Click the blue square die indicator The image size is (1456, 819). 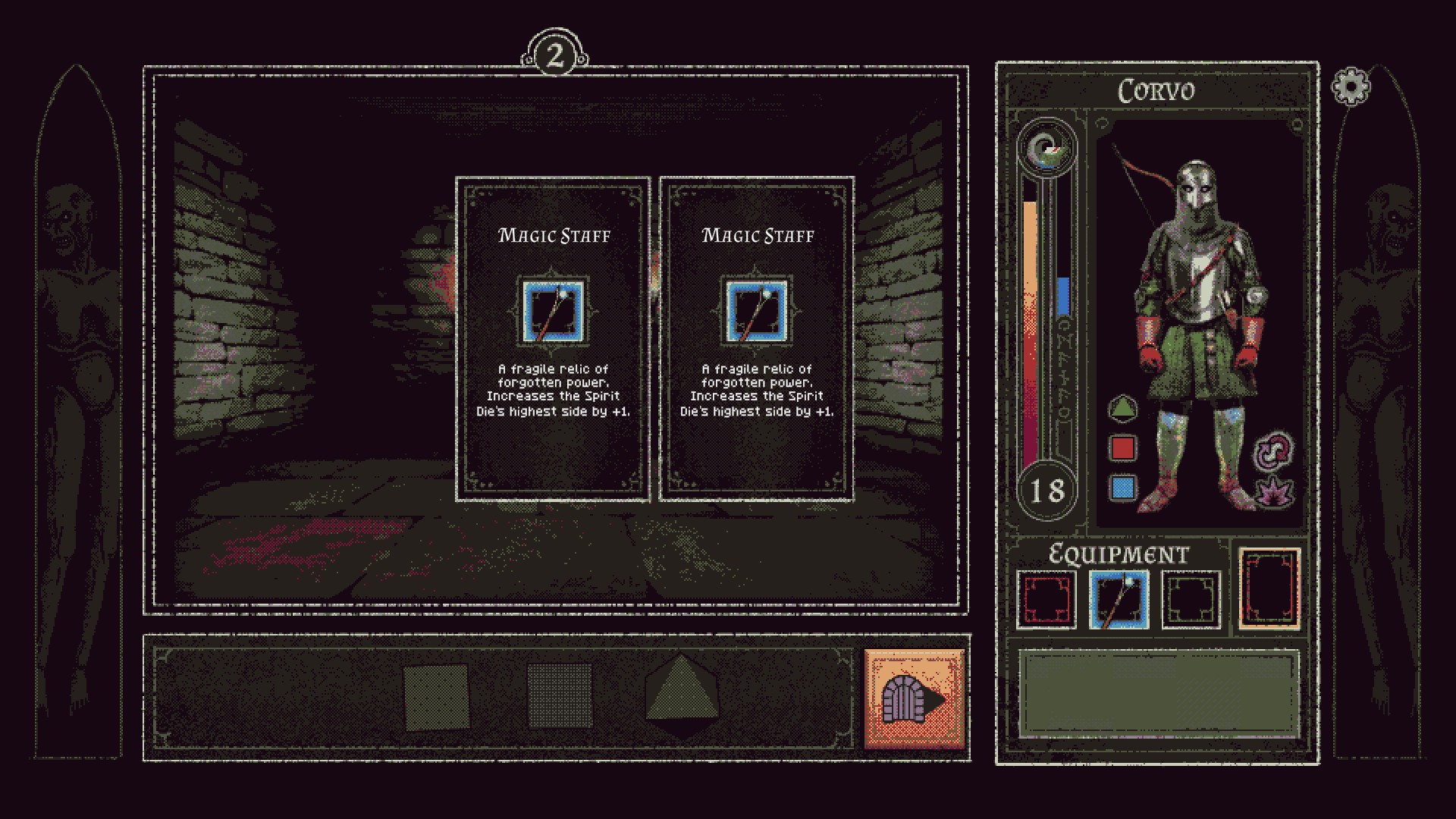1122,488
